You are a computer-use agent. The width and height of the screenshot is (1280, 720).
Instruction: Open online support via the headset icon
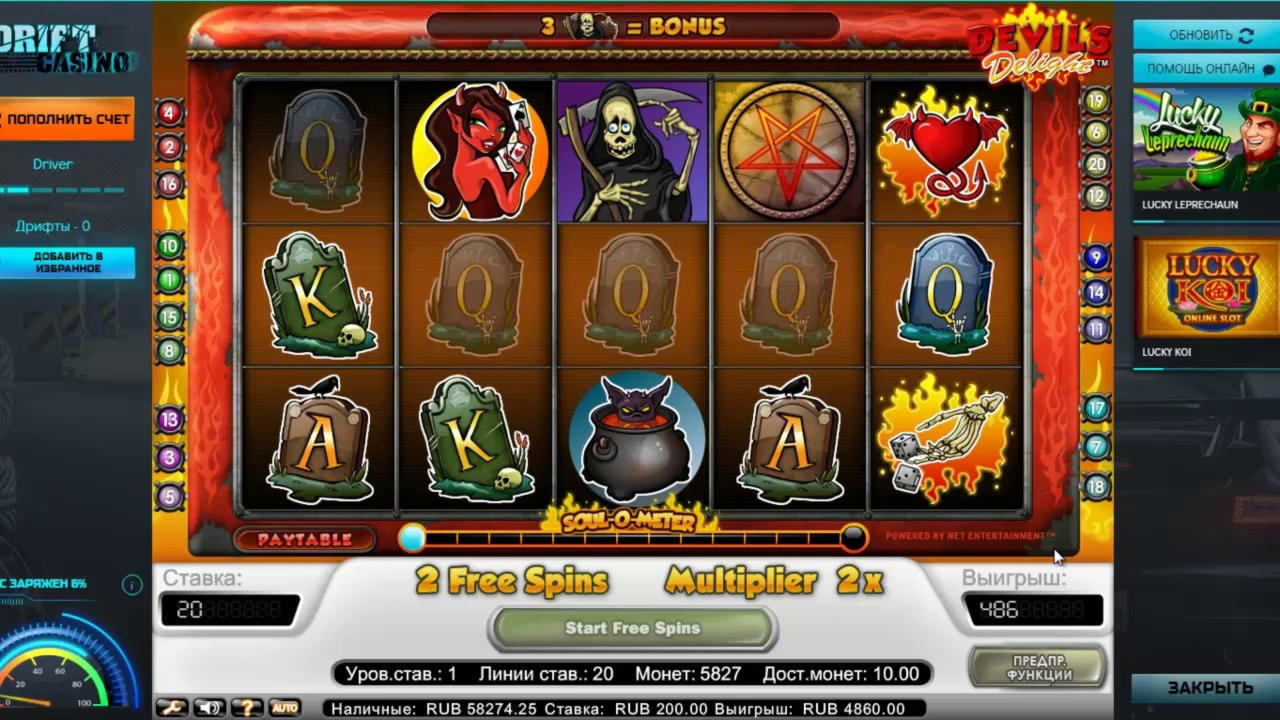point(1266,68)
